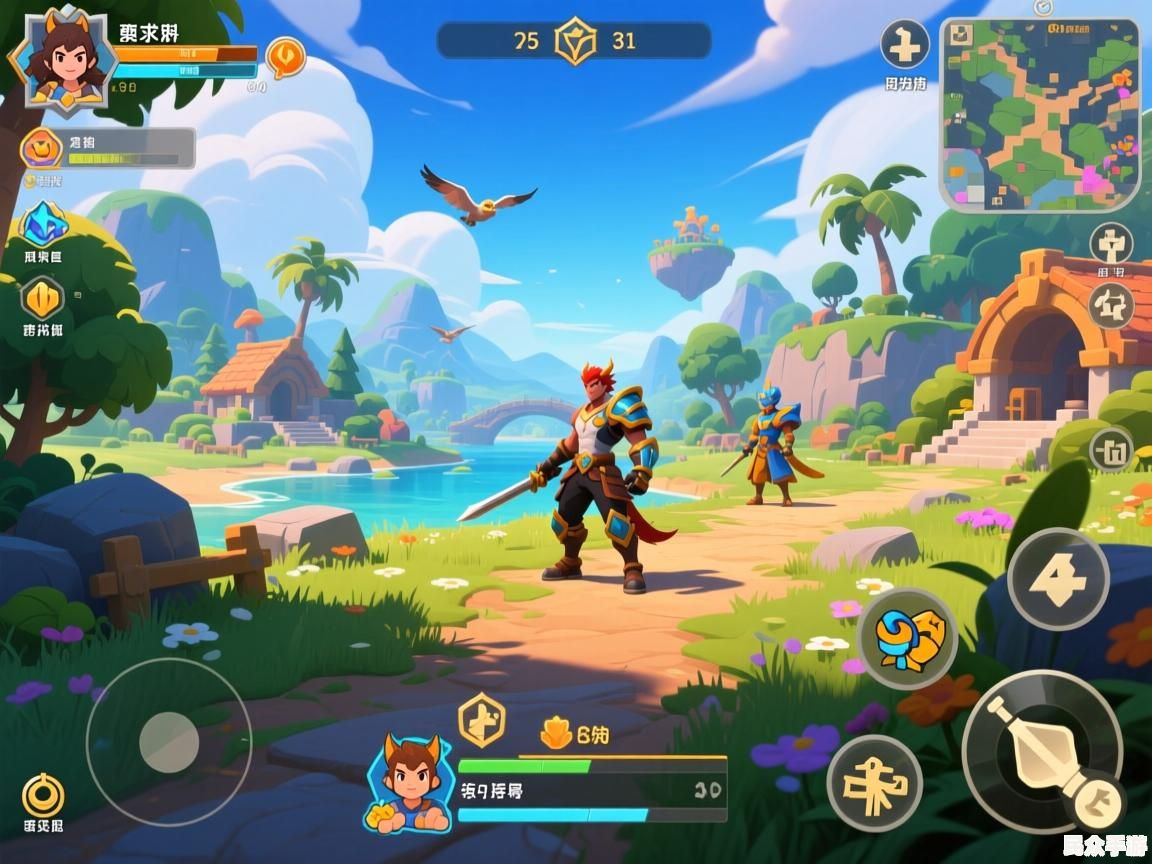This screenshot has width=1152, height=864.
Task: Use the blue and yellow swirl skill
Action: pos(907,638)
